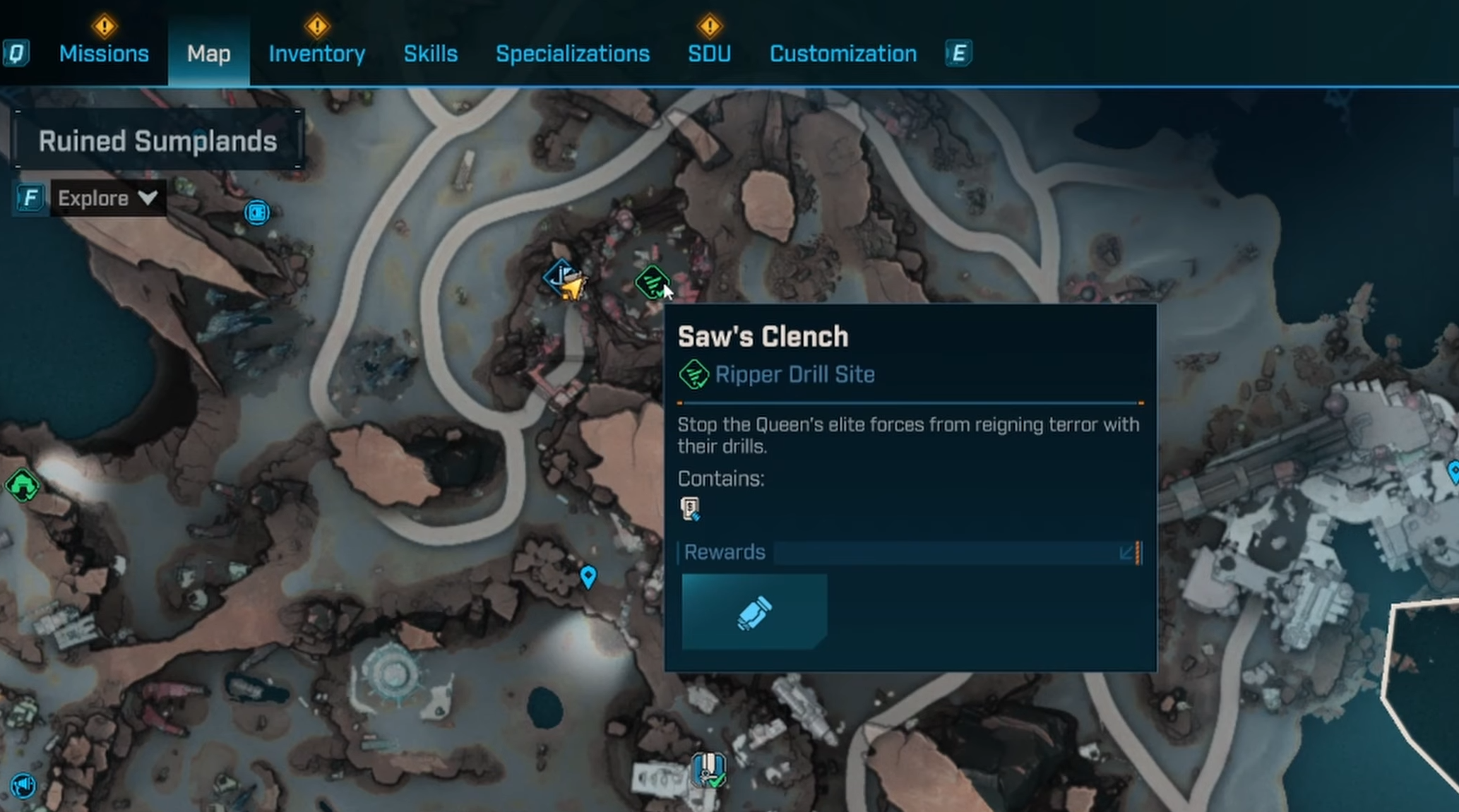This screenshot has width=1459, height=812.
Task: Select the megaphone marker on the map
Action: [x=23, y=784]
